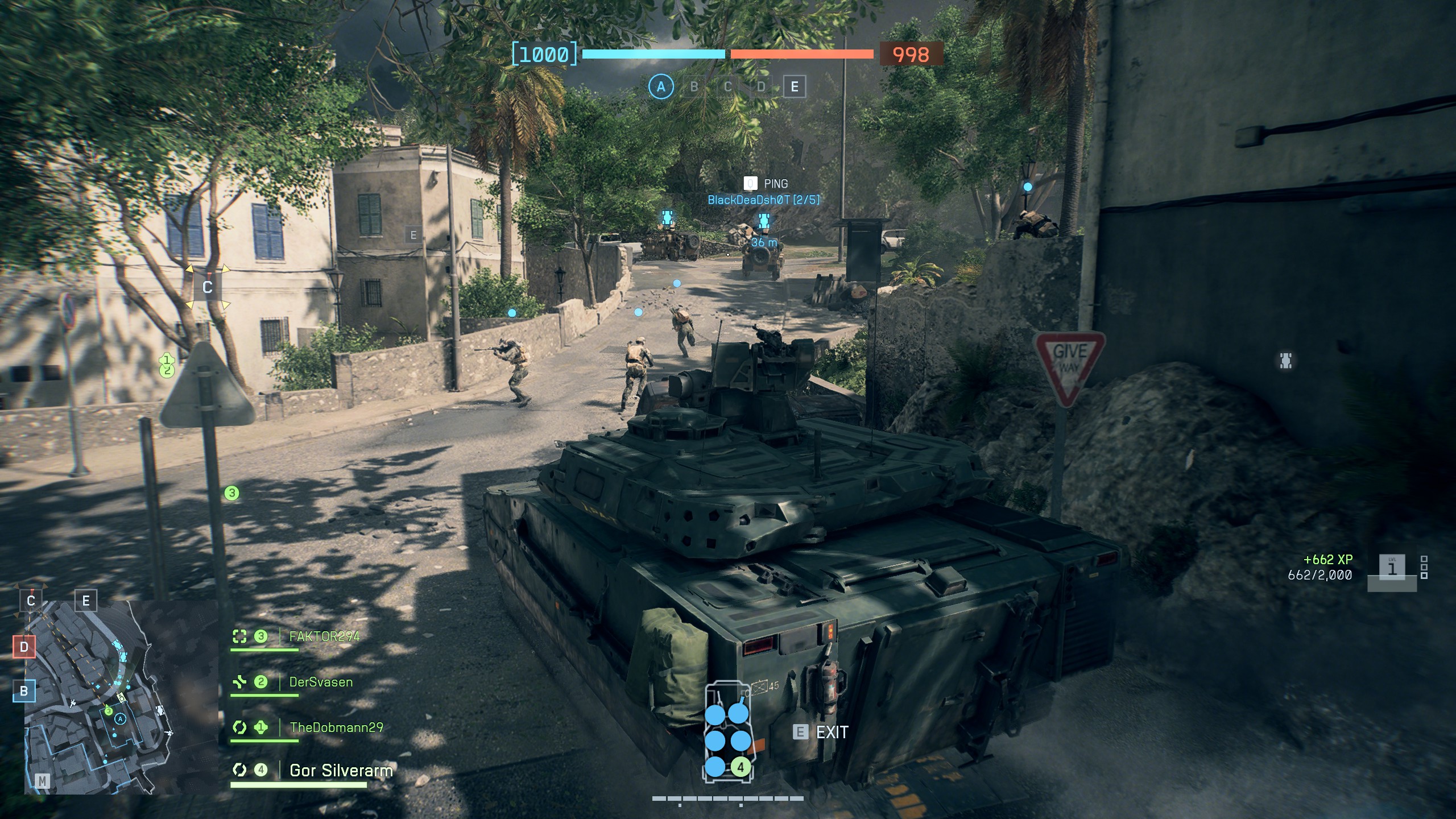Select objective A in the top capture row
The width and height of the screenshot is (1456, 819).
point(660,87)
